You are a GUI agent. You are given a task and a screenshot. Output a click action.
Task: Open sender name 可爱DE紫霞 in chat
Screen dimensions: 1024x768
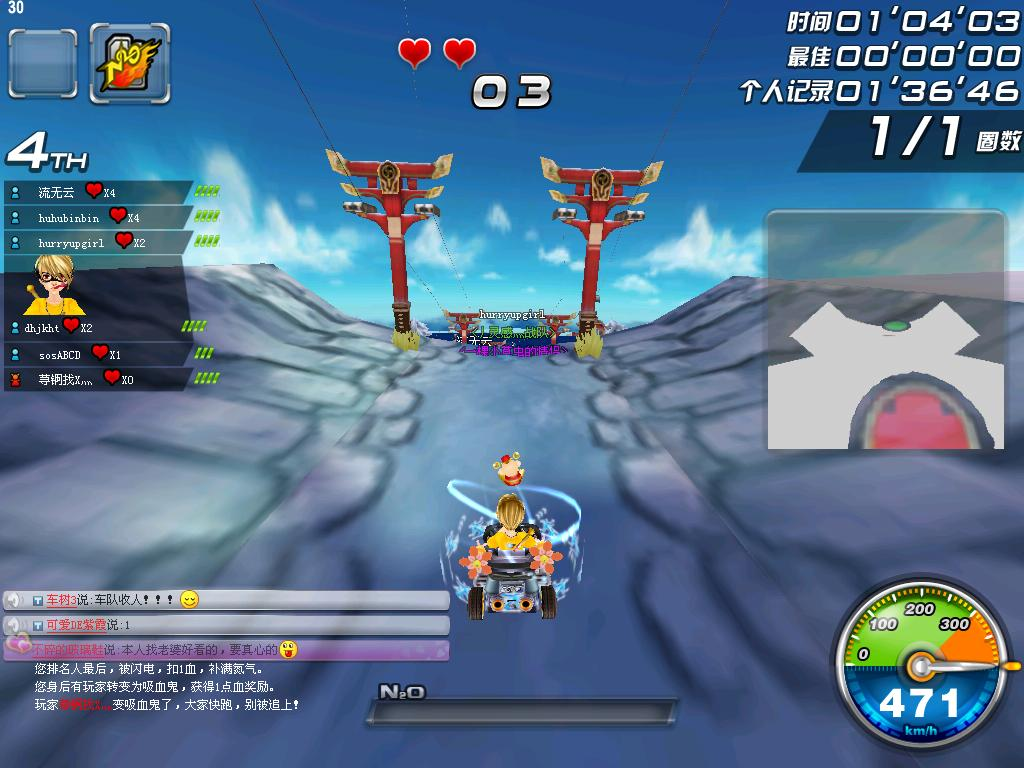(76, 625)
